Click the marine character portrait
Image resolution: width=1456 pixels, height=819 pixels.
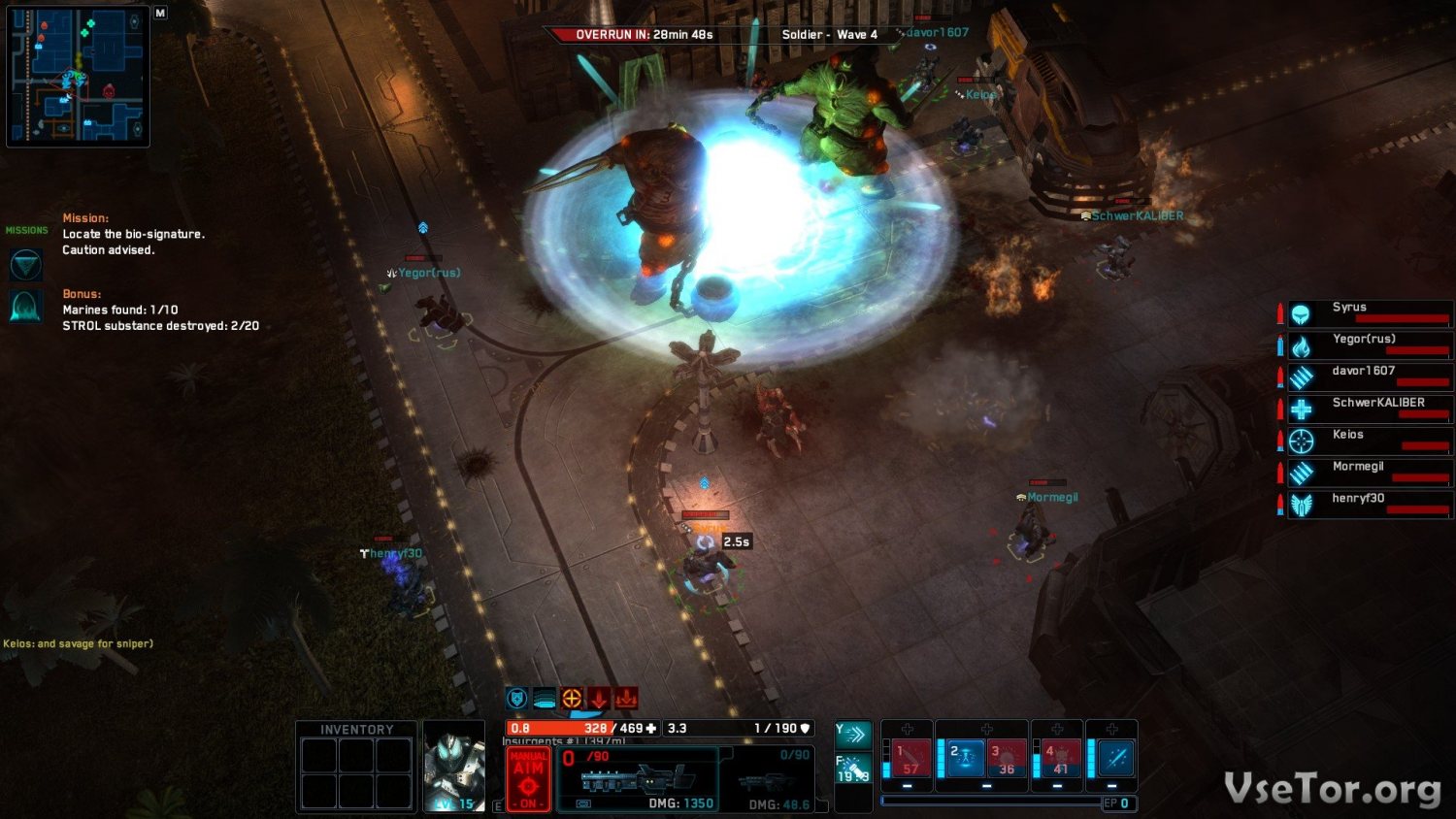(x=453, y=765)
